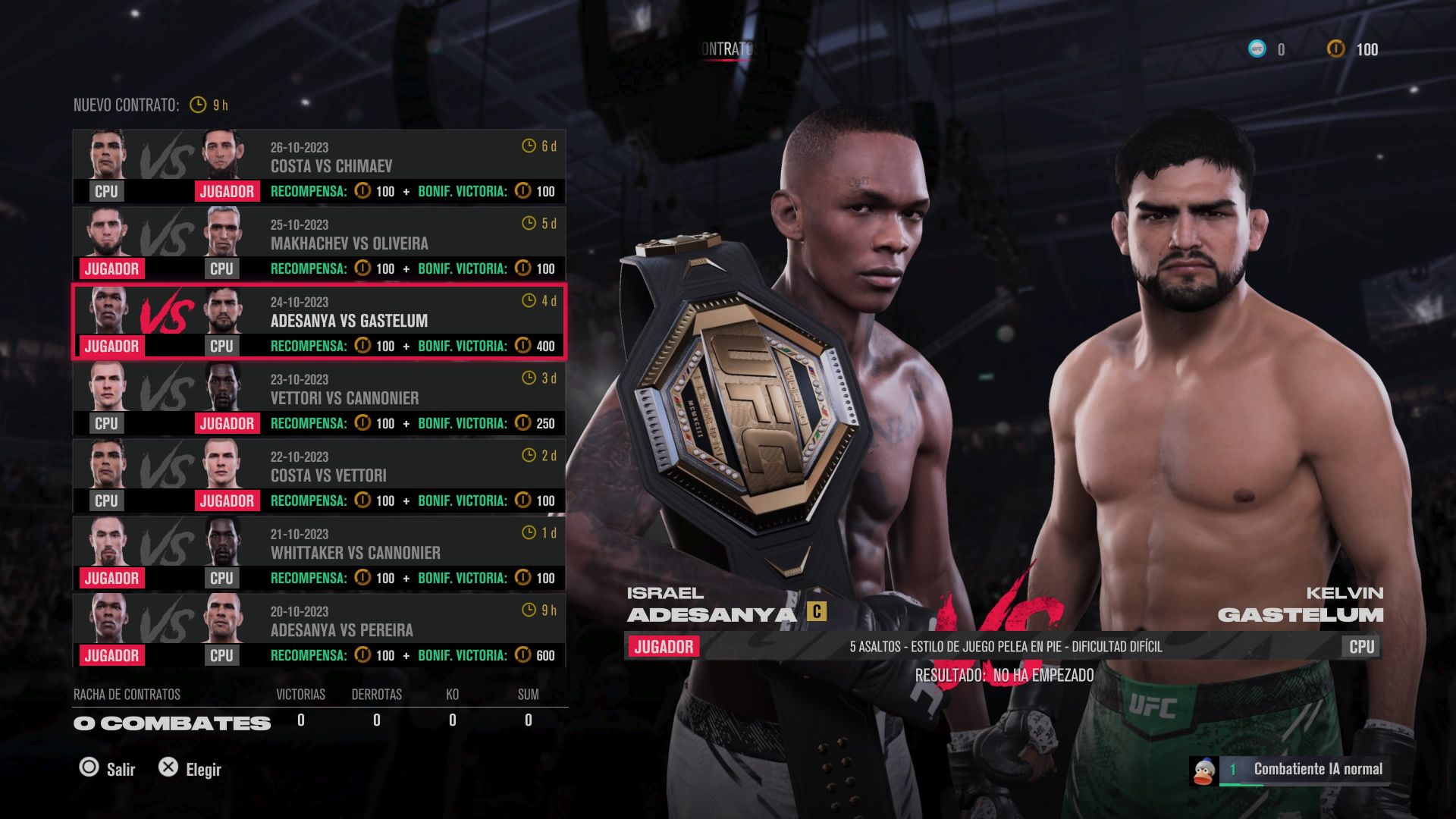Select the JUGADOR side for Adesanya vs Gastelum
Image resolution: width=1456 pixels, height=819 pixels.
click(111, 346)
